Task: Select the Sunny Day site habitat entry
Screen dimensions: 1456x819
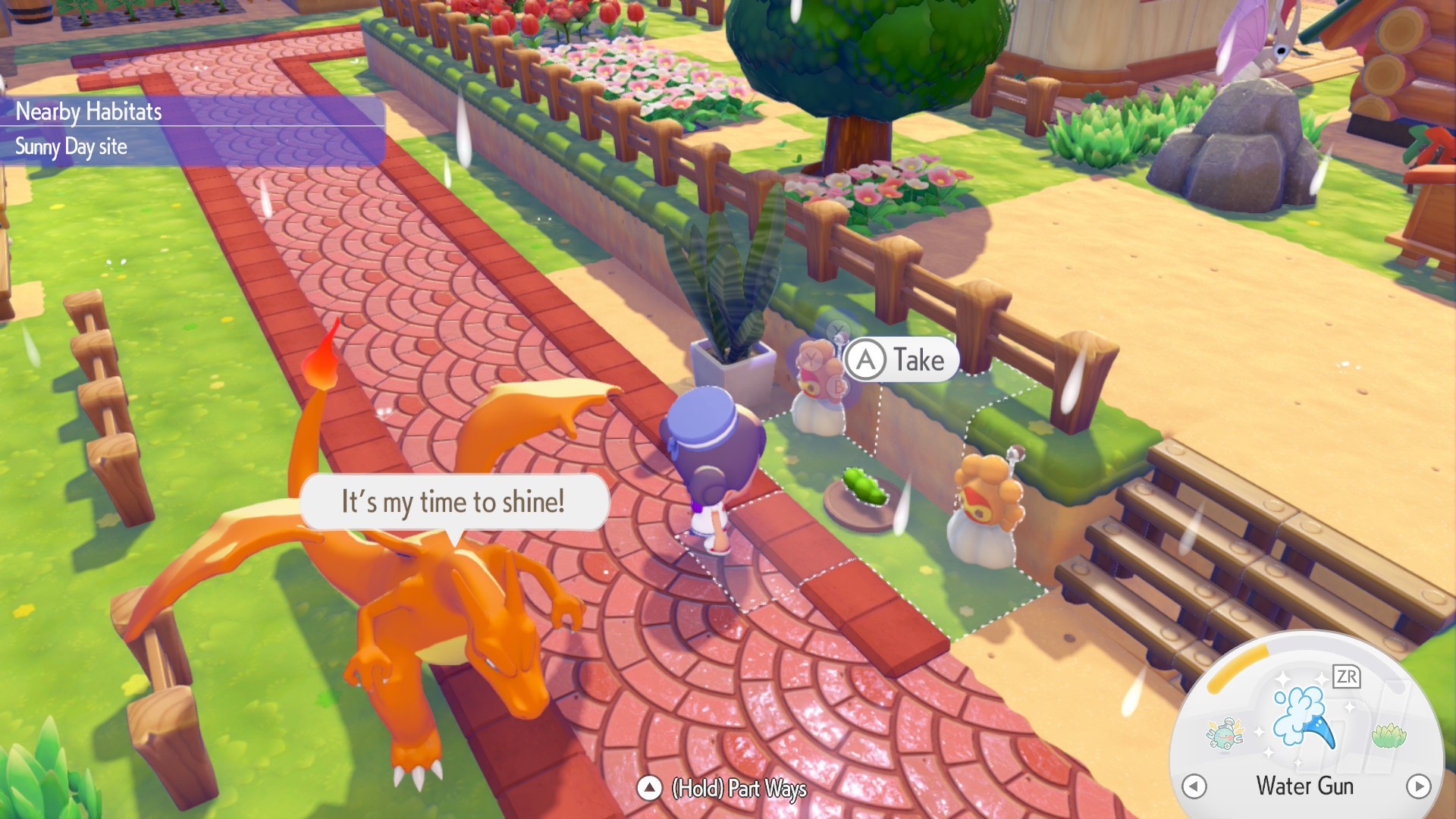Action: (71, 146)
